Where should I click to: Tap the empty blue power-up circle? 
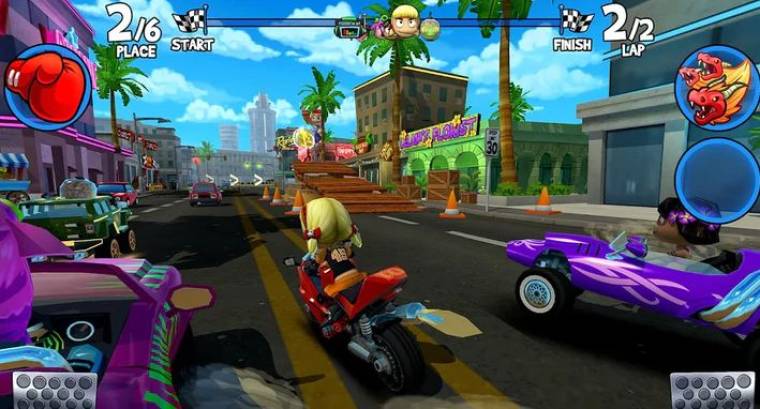(716, 179)
